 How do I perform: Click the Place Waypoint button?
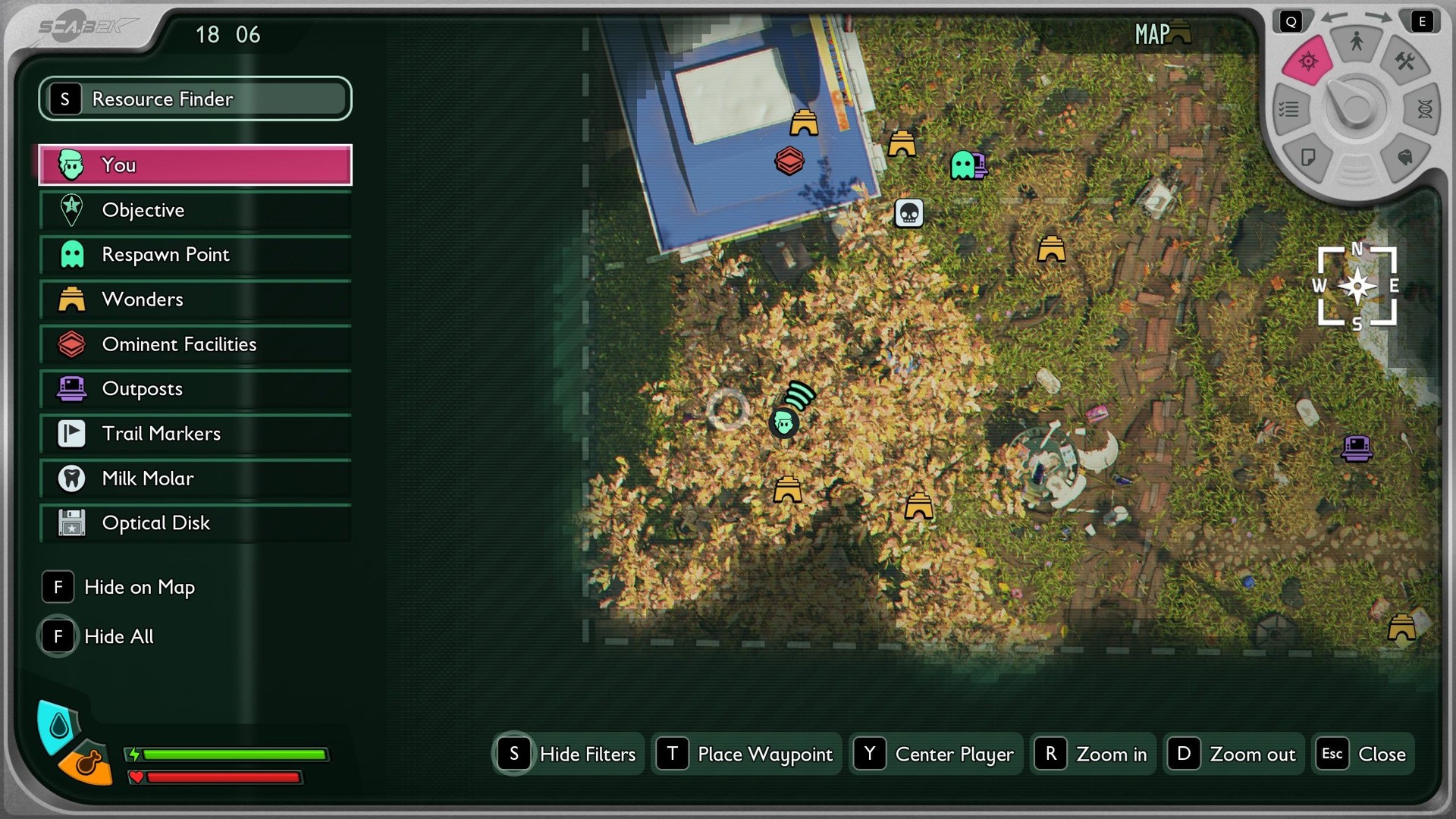pos(747,754)
